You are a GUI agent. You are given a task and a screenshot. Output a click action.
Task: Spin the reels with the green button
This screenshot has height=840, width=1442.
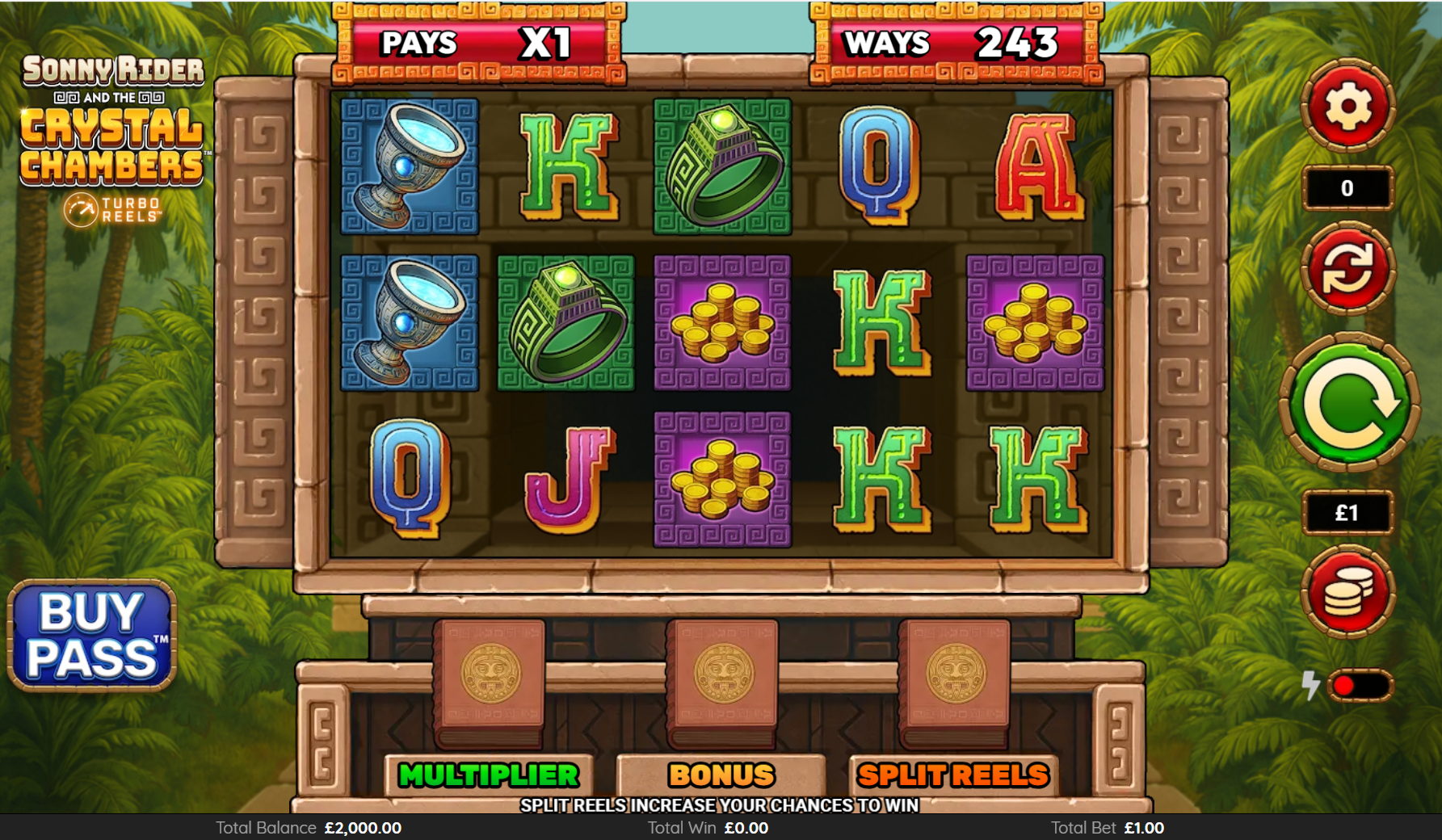click(1349, 403)
